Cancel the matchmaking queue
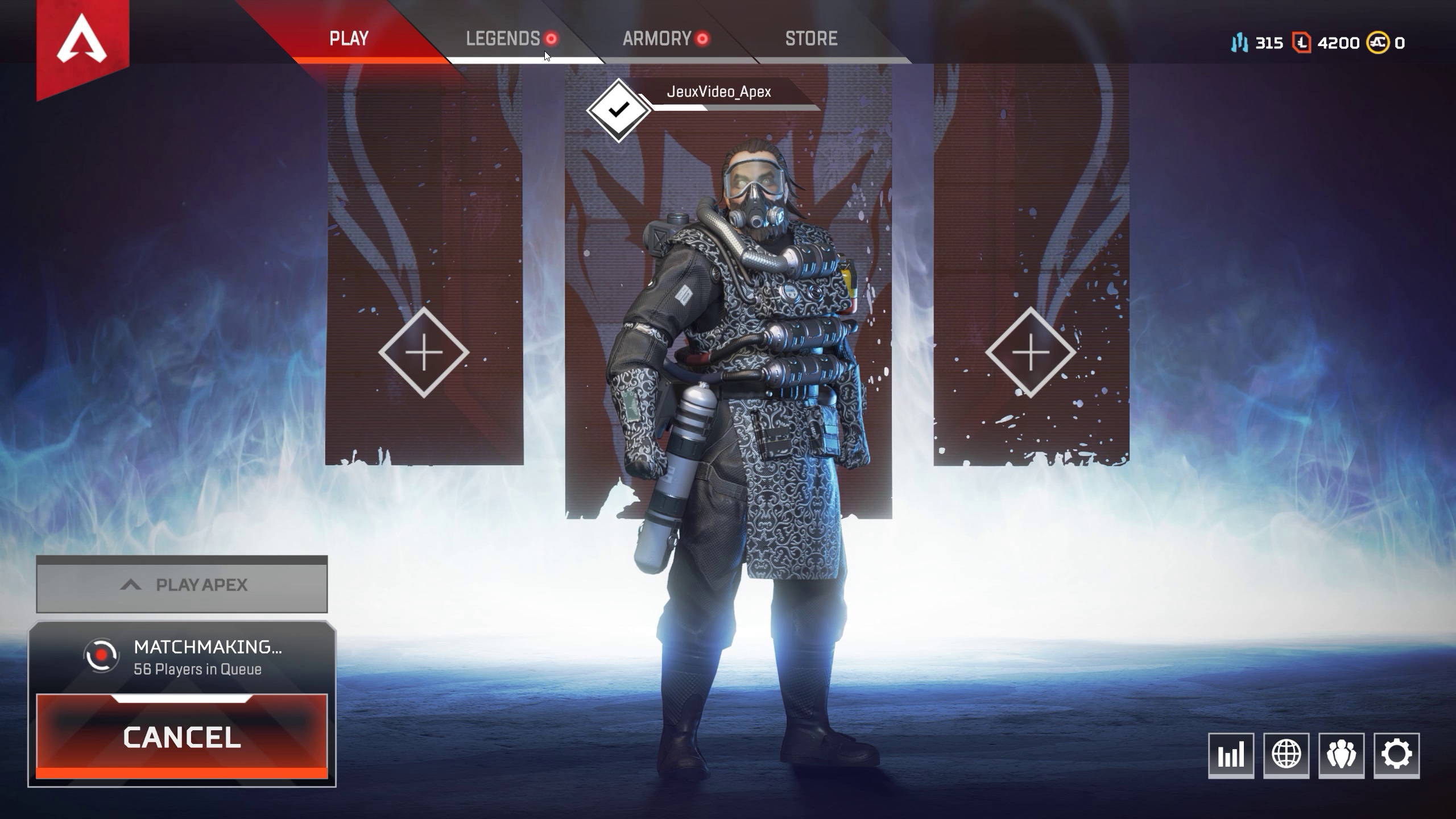This screenshot has width=1456, height=819. (181, 738)
